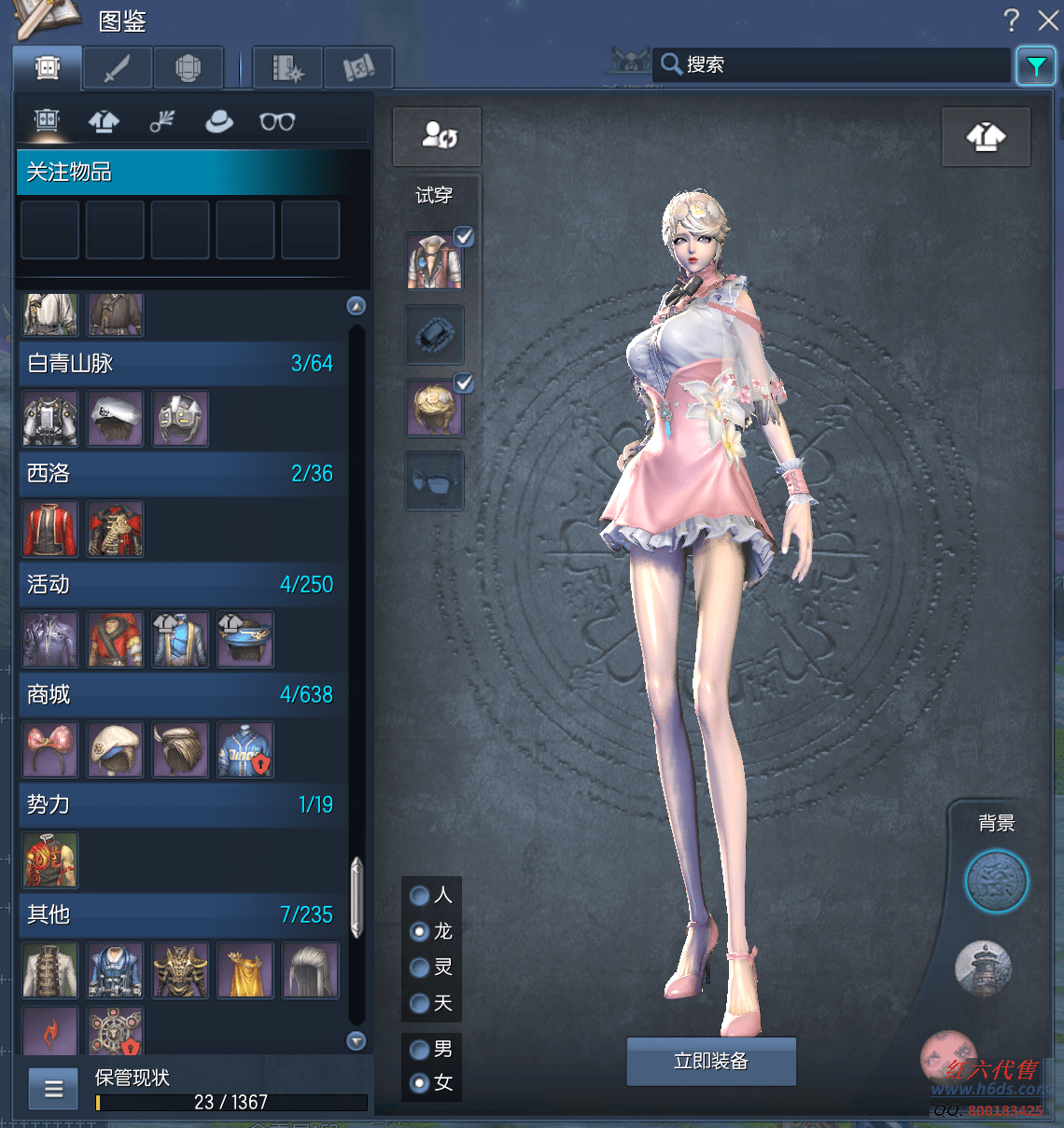This screenshot has height=1128, width=1064.
Task: Untick the try-on outfit slot checkbox
Action: click(464, 237)
